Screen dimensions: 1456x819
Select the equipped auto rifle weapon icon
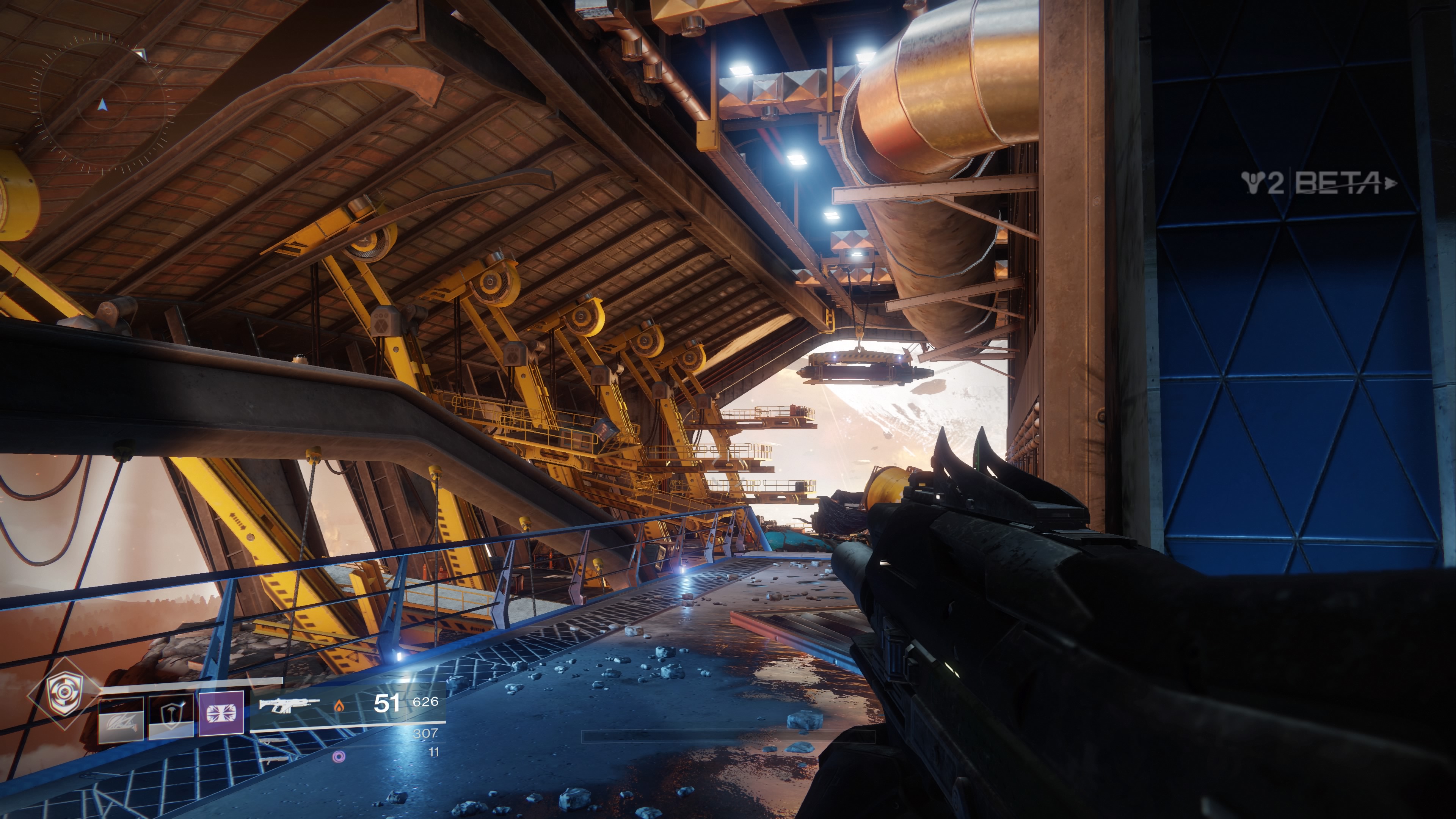tap(288, 705)
